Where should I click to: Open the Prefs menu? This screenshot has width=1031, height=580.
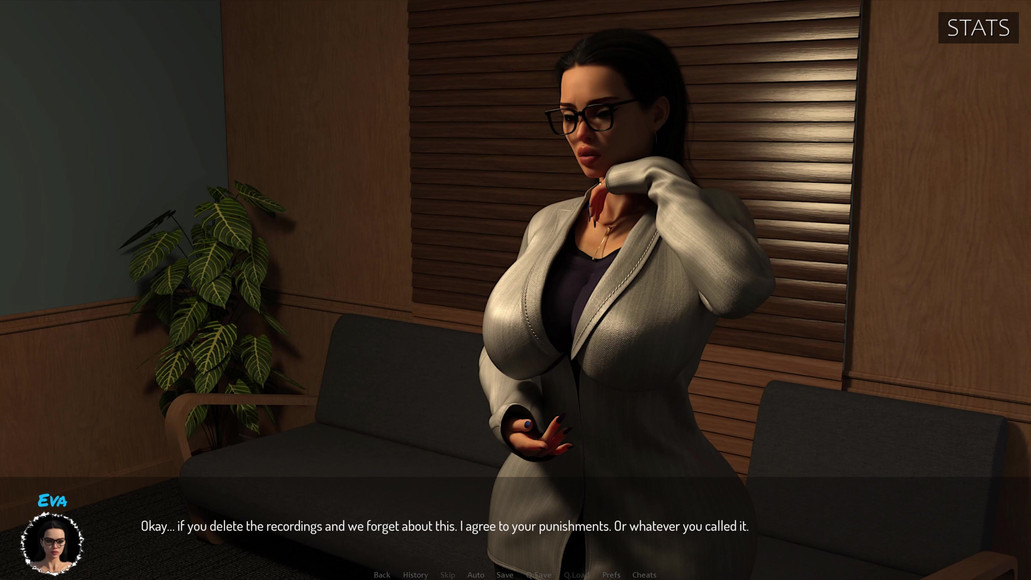611,575
